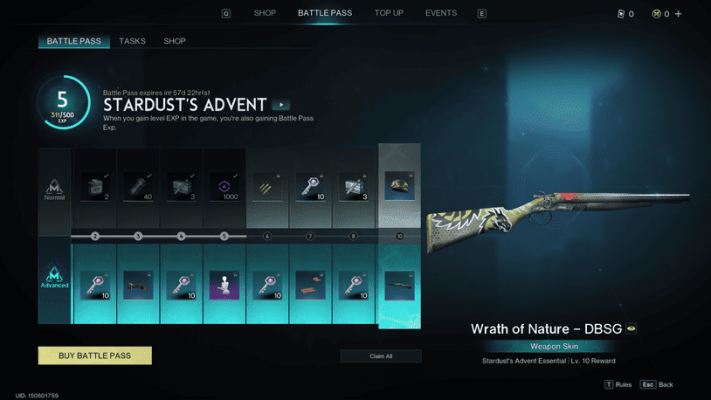Claim All available rewards
This screenshot has height=400, width=711.
click(380, 356)
